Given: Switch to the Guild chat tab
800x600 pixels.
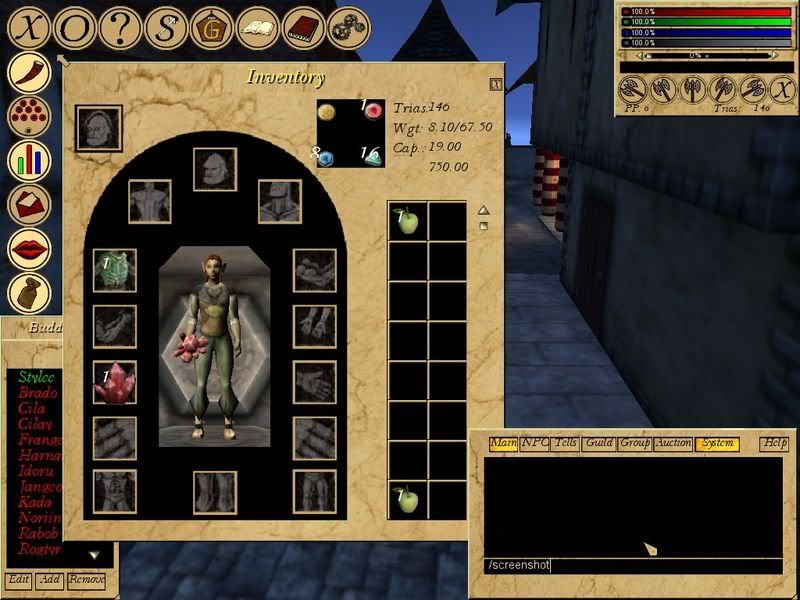Looking at the screenshot, I should click(x=599, y=443).
